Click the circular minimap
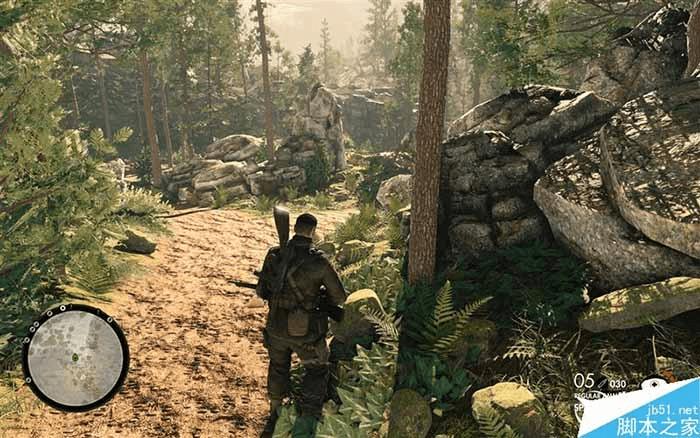 pyautogui.click(x=75, y=356)
